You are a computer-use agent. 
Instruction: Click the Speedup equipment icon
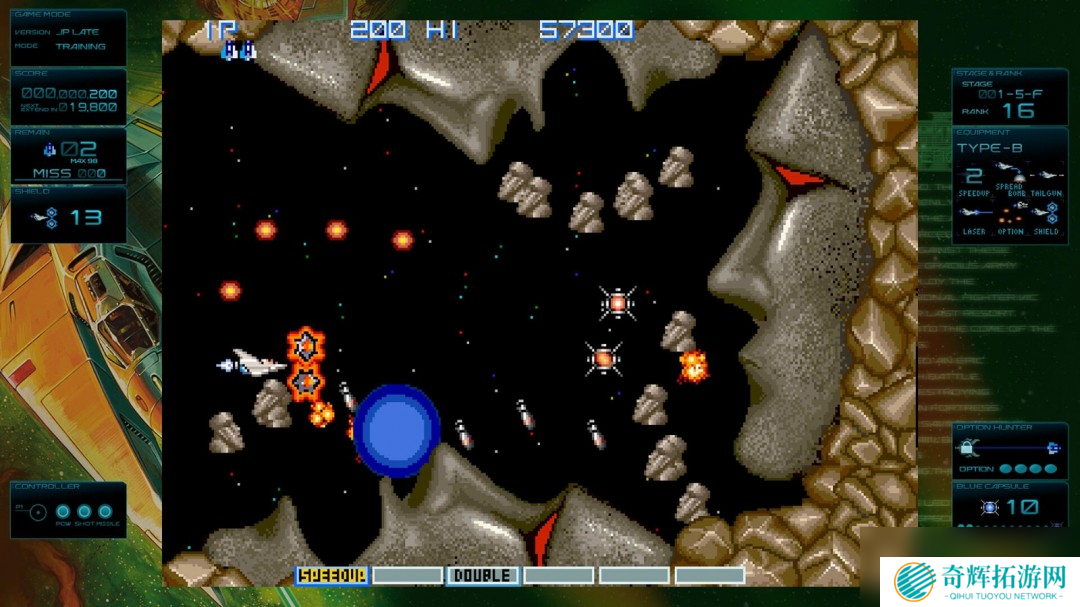click(x=974, y=176)
